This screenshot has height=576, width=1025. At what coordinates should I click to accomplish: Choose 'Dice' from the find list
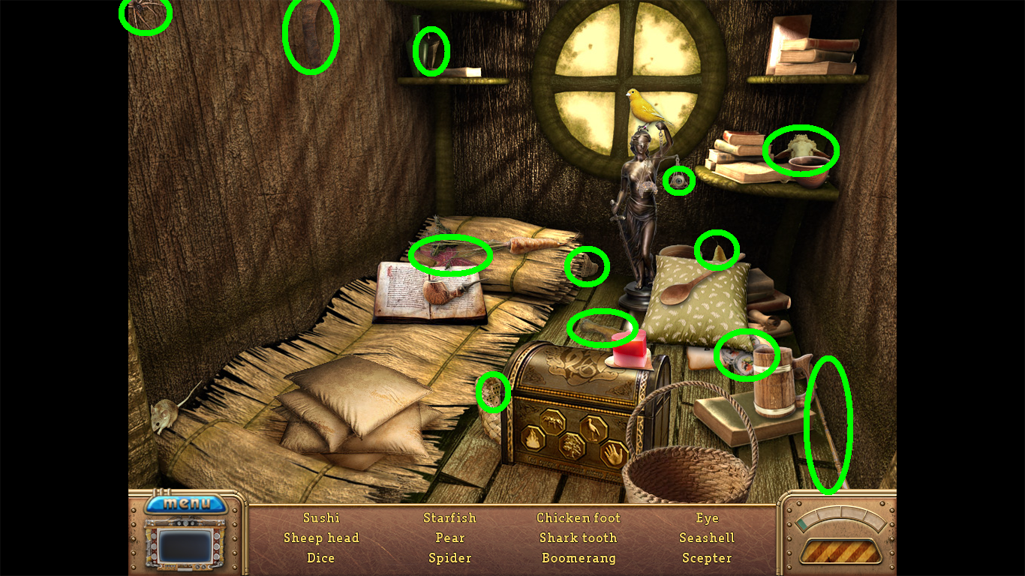click(x=321, y=558)
